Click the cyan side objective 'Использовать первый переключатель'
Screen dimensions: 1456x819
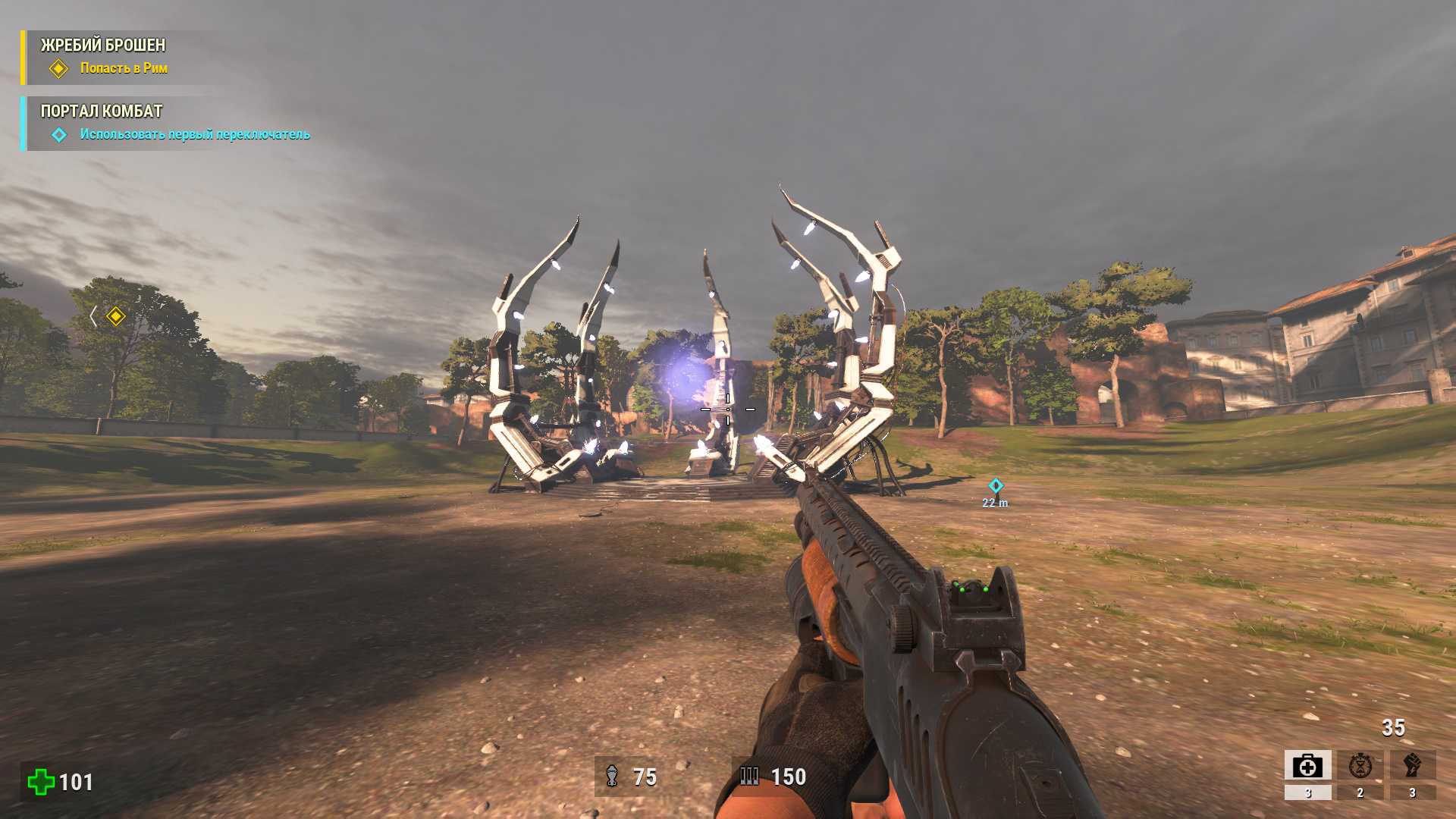click(194, 134)
